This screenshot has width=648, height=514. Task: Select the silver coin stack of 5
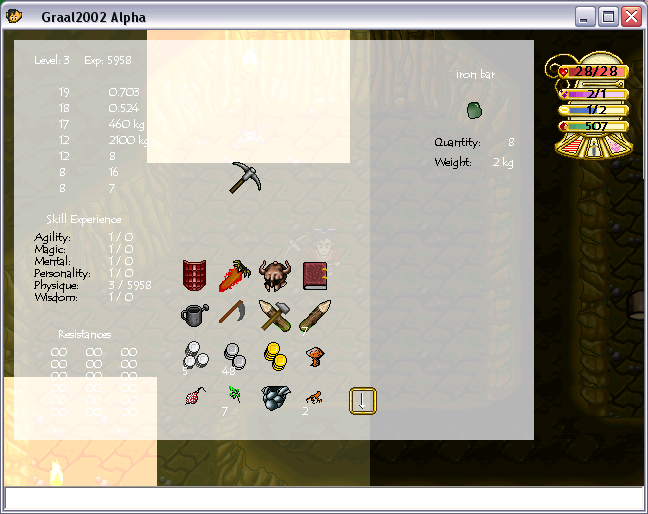194,354
